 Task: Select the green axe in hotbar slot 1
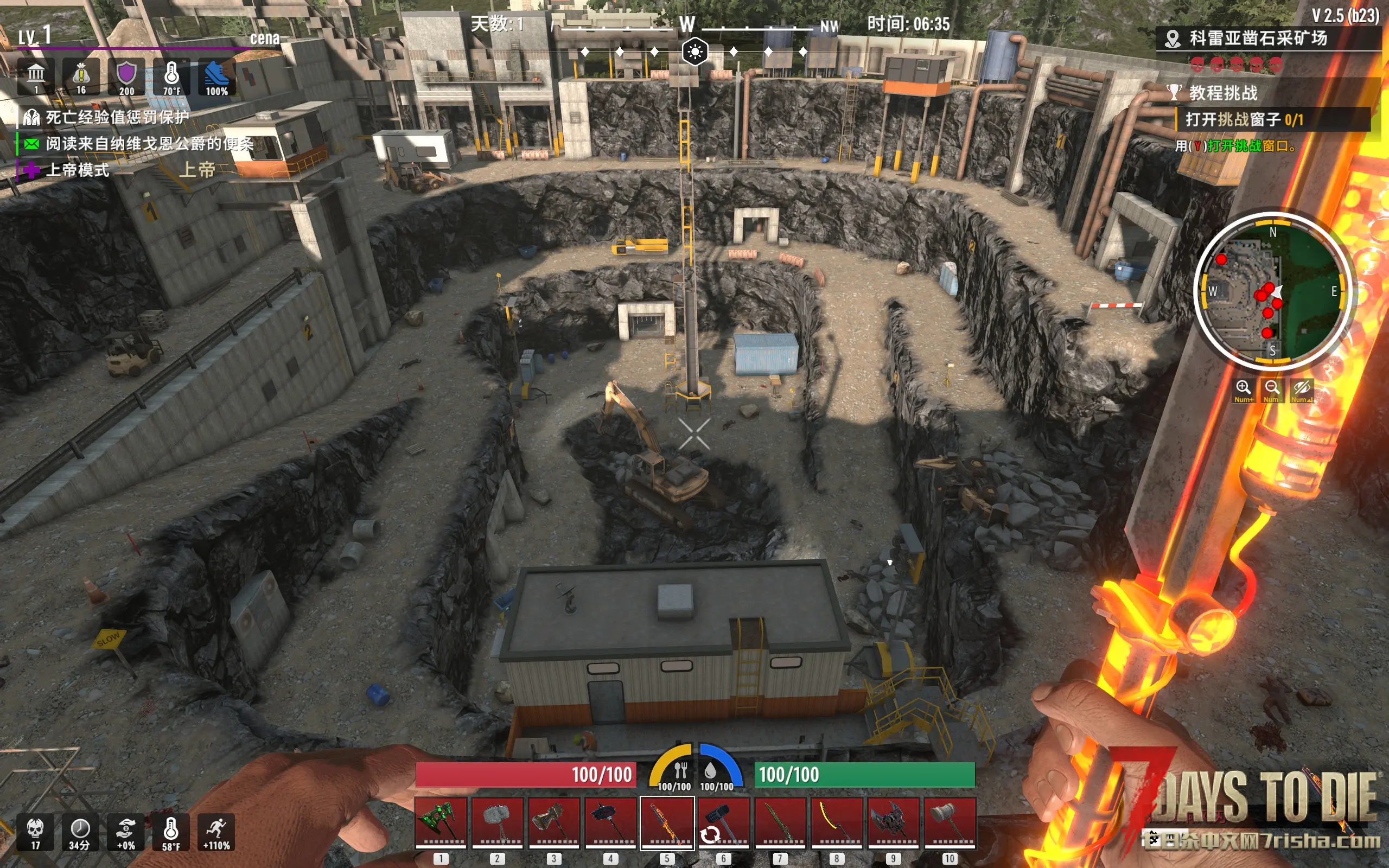pyautogui.click(x=440, y=822)
